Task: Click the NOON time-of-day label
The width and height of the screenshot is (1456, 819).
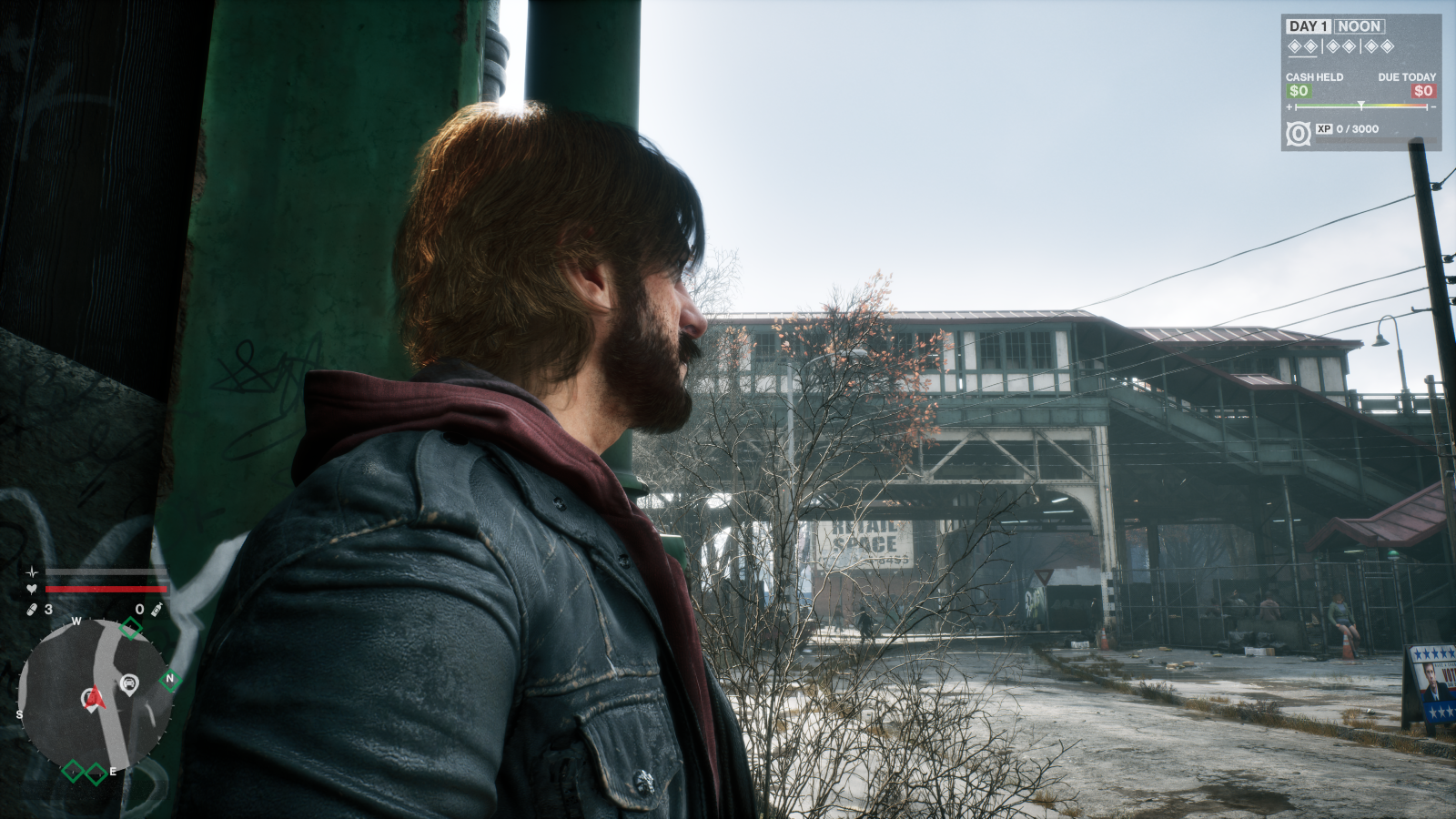Action: coord(1360,26)
